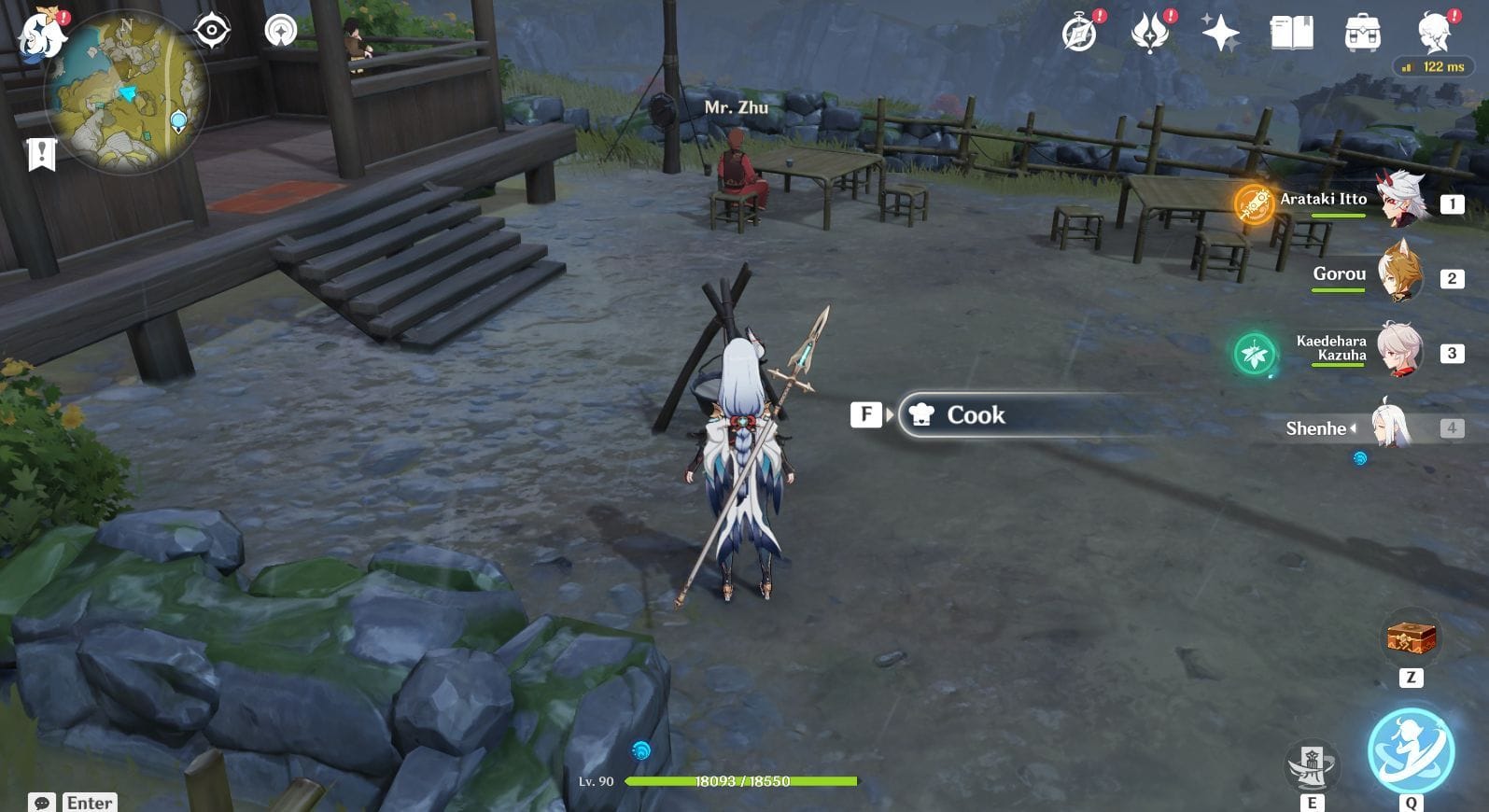Viewport: 1489px width, 812px height.
Task: Open the events compass icon
Action: pos(1080,34)
